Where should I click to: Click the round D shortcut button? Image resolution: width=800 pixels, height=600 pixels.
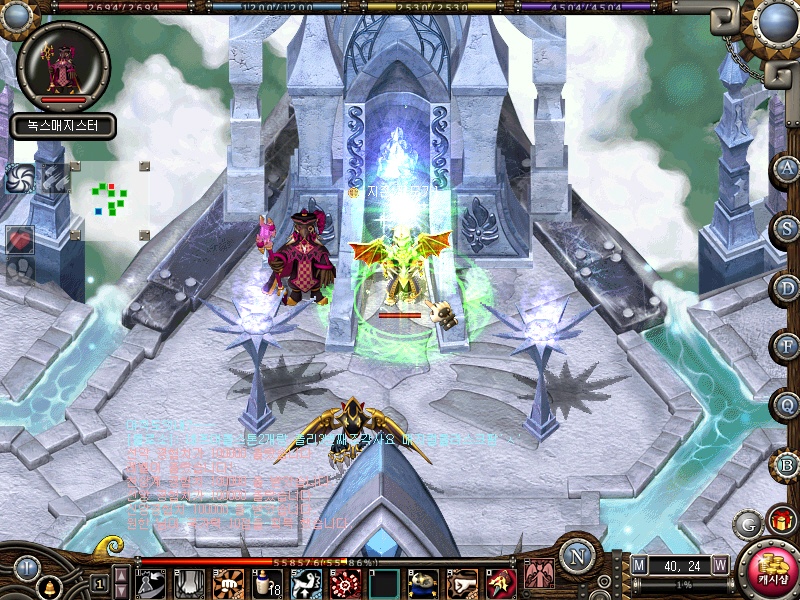[787, 287]
